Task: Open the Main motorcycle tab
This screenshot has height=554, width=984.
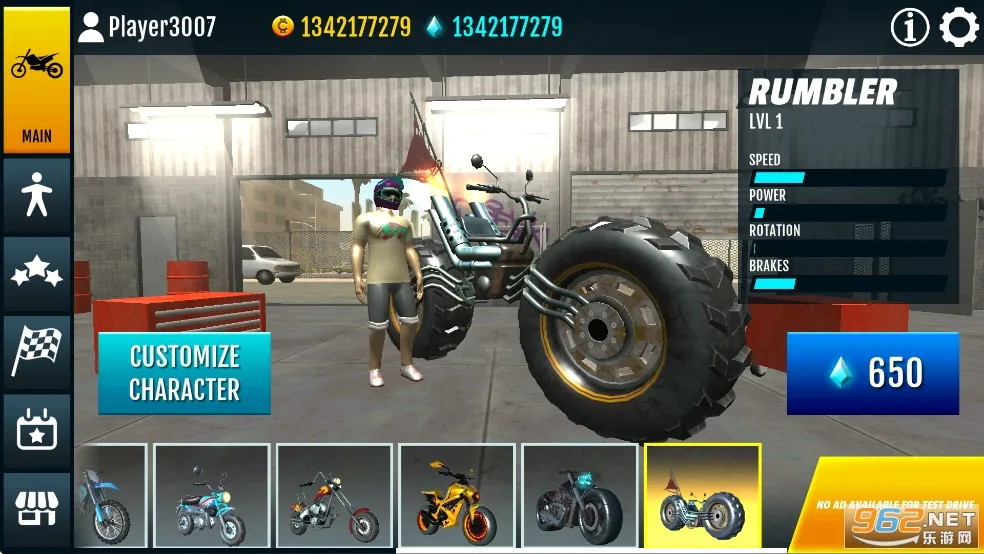Action: tap(36, 82)
